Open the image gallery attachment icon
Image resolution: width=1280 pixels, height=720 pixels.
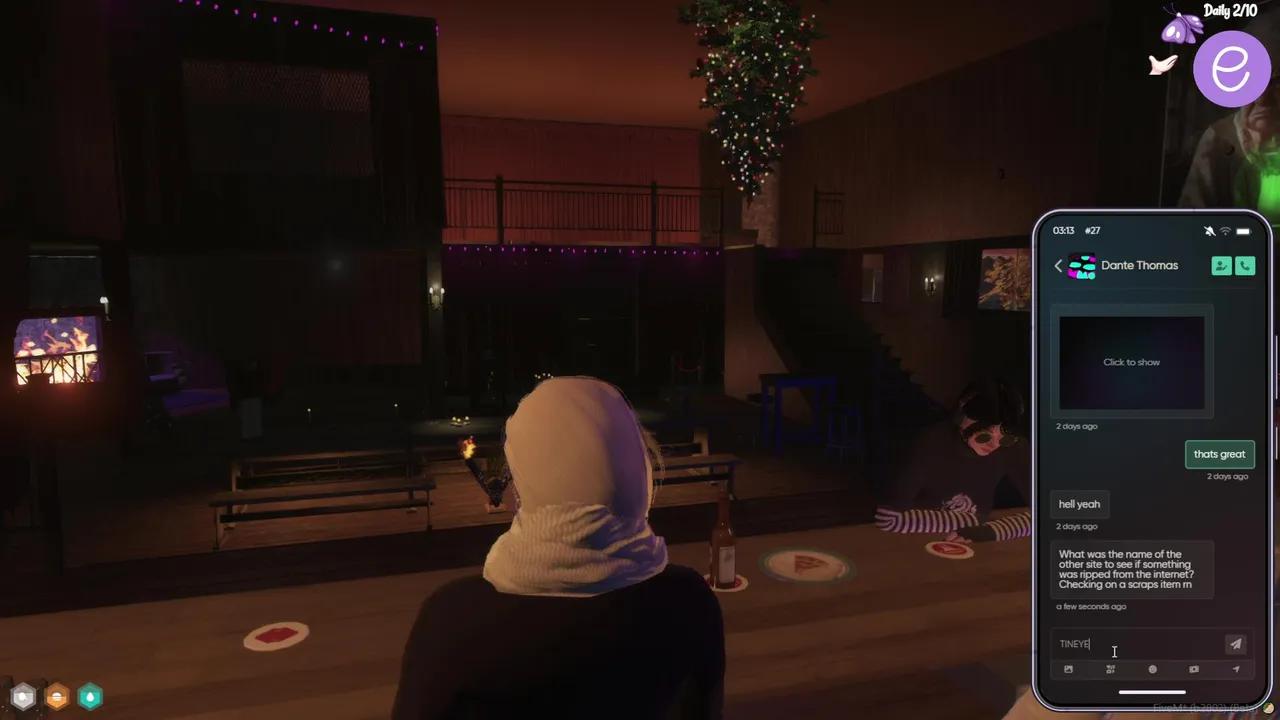click(1068, 669)
